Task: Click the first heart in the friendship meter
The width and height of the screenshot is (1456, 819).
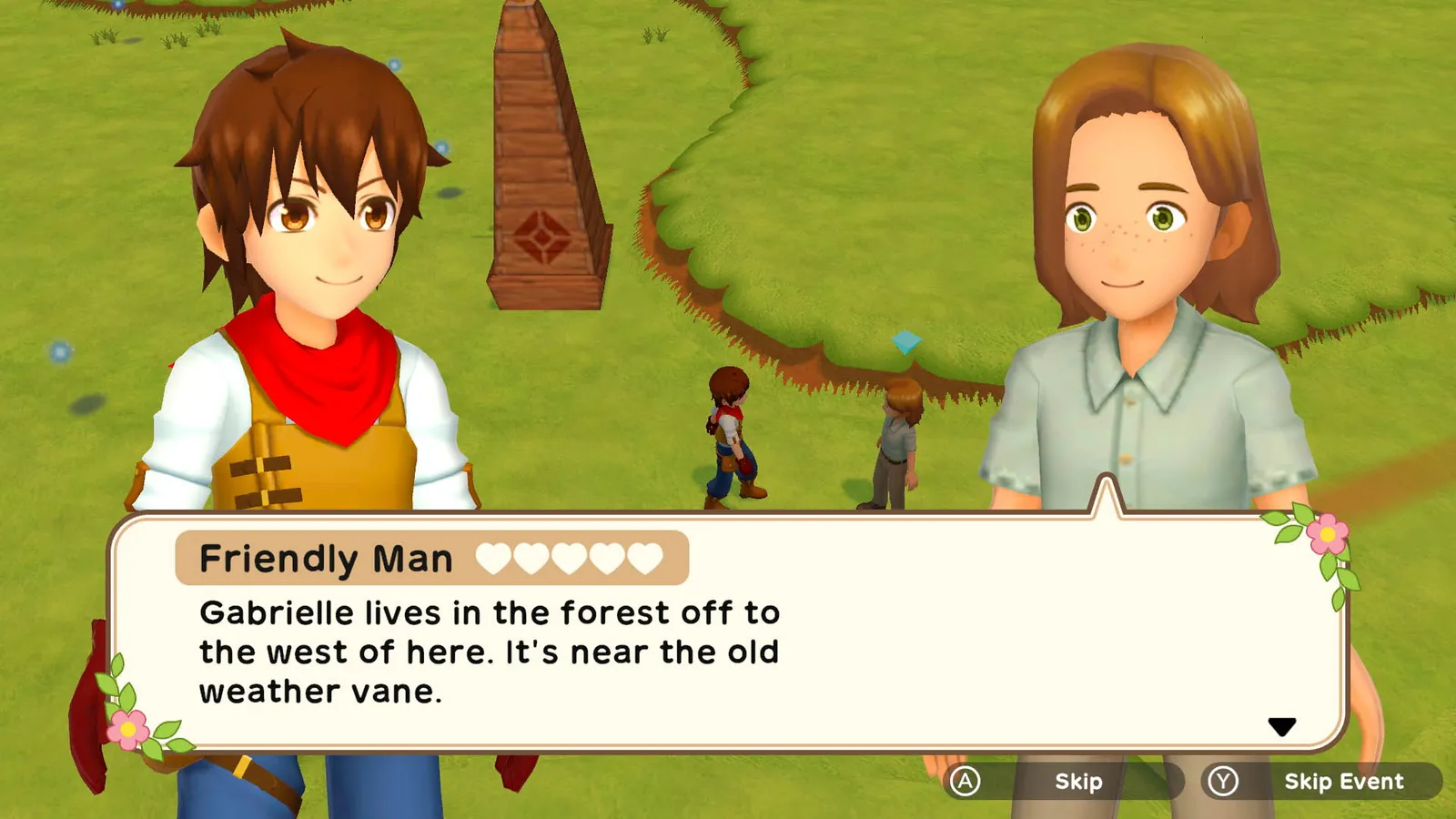Action: (495, 558)
